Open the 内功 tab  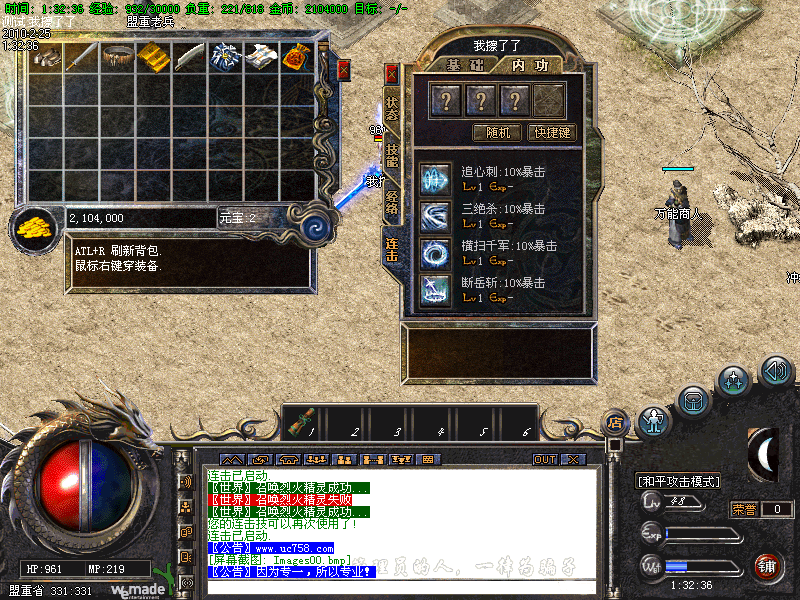coord(529,65)
